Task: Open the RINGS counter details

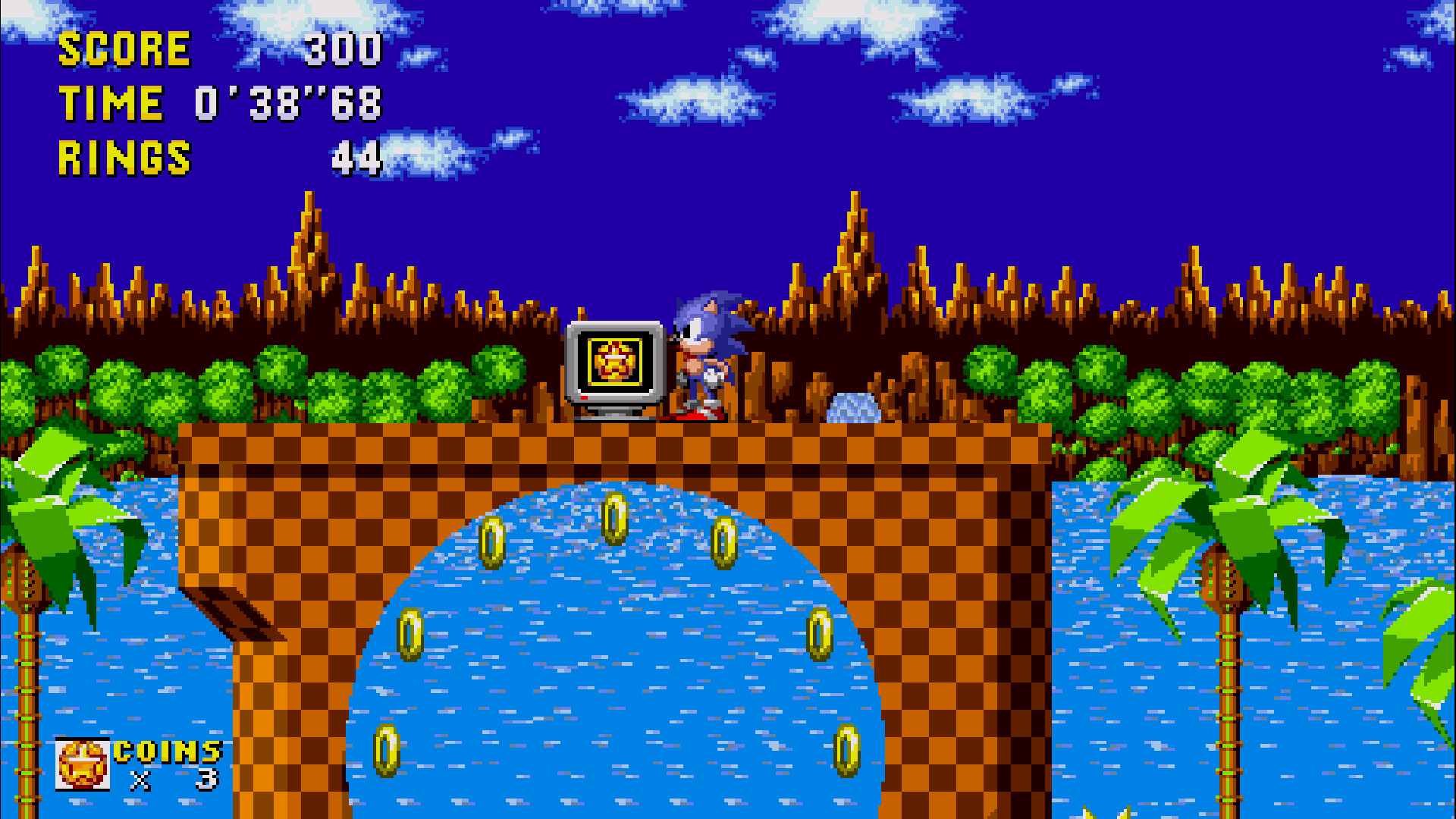Action: point(125,158)
